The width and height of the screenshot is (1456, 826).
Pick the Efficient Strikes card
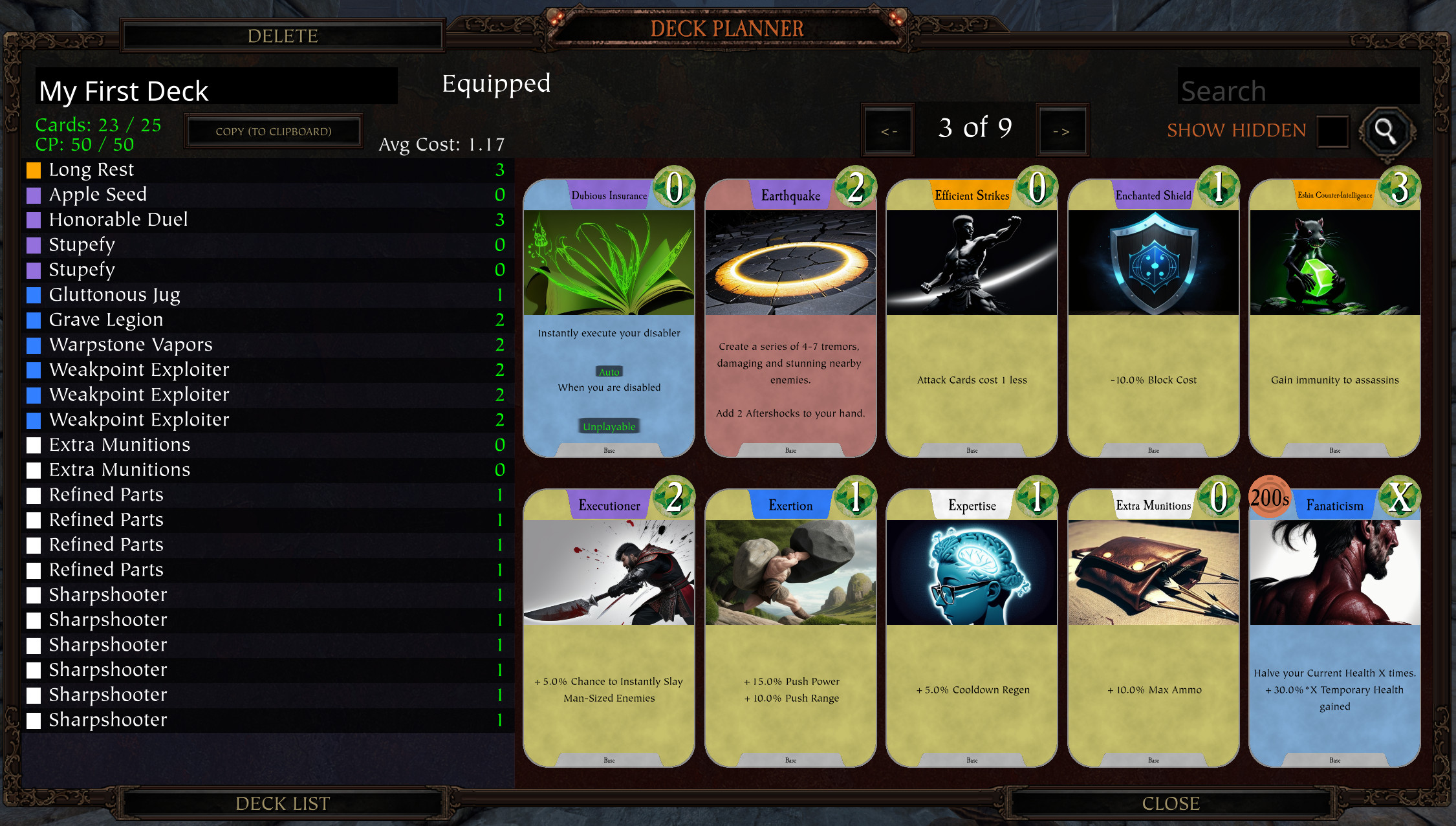(972, 318)
